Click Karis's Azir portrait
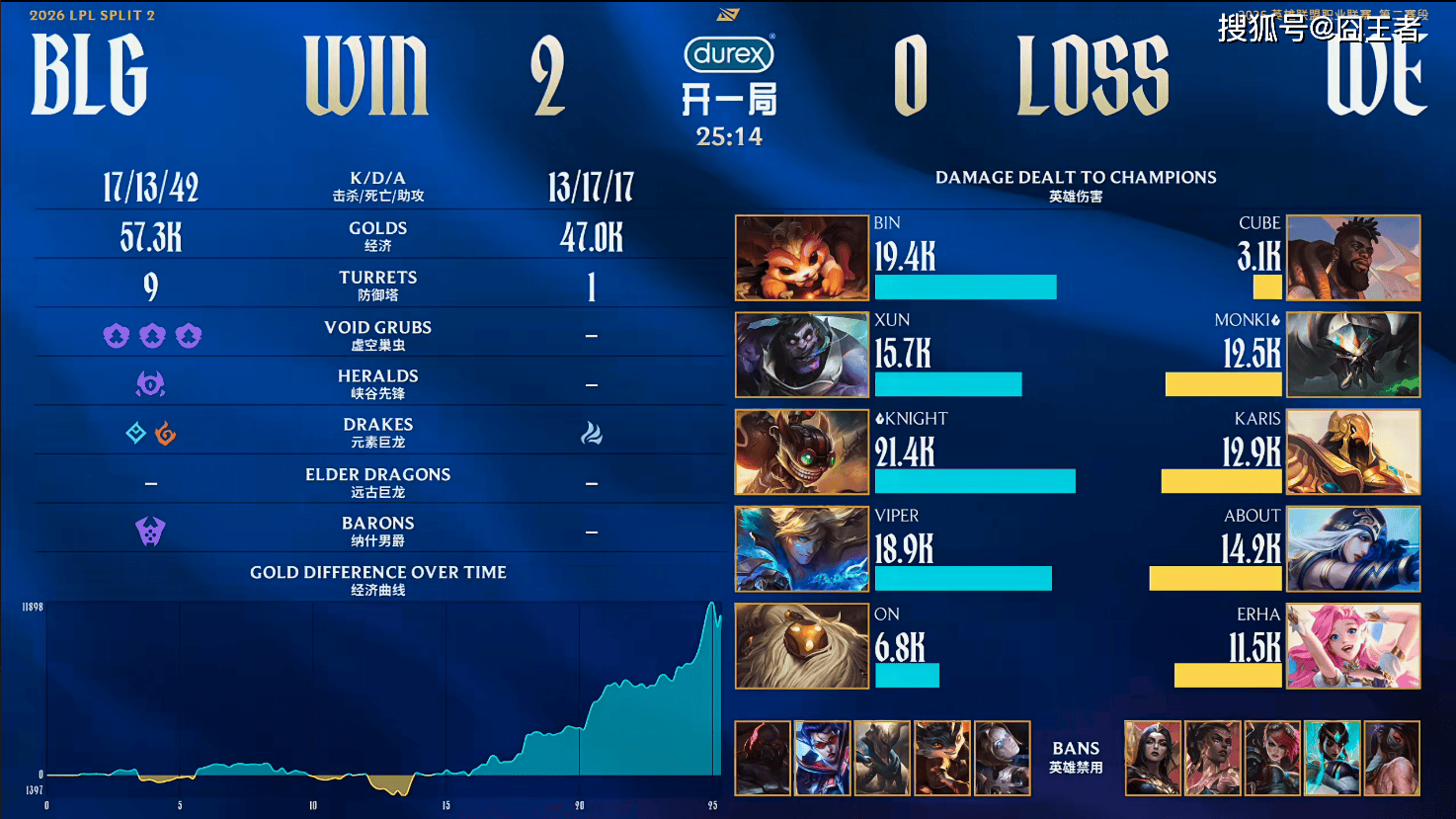 coord(1353,451)
